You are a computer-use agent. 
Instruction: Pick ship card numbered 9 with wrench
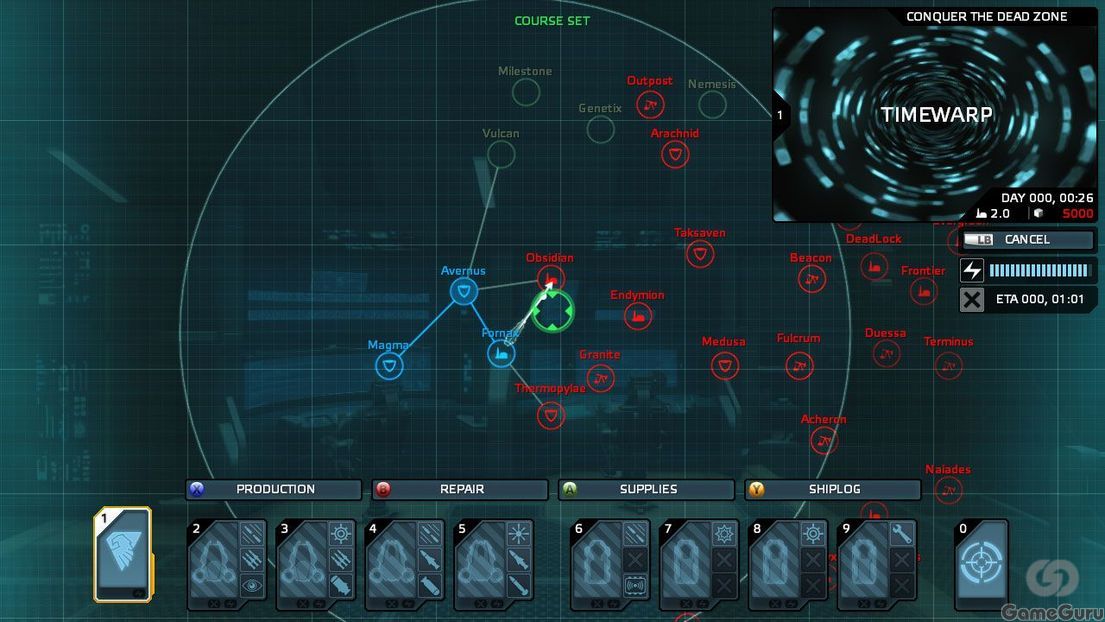pos(877,565)
